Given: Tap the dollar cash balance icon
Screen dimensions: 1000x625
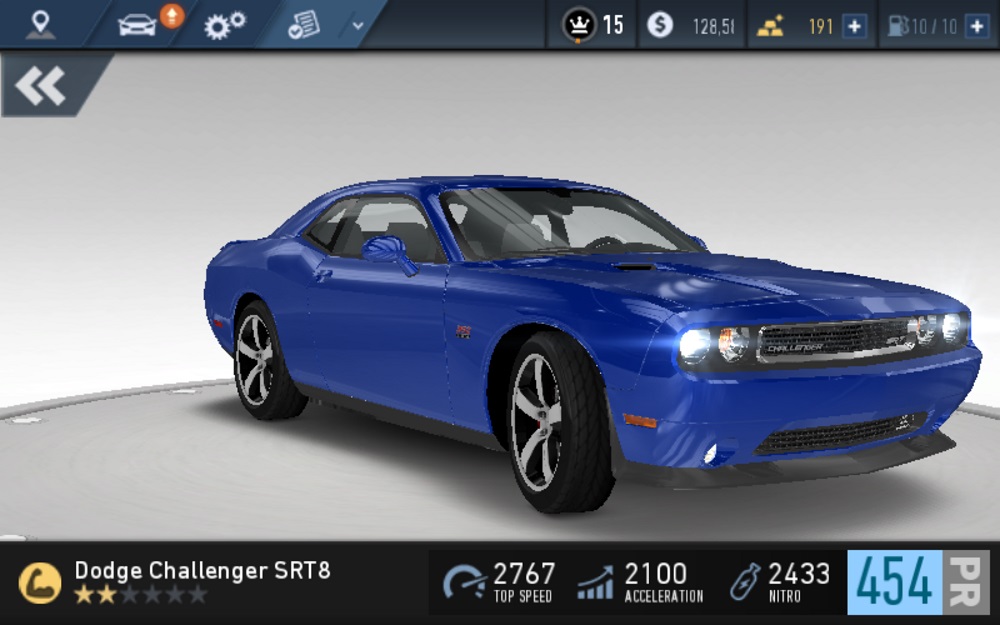Looking at the screenshot, I should pyautogui.click(x=660, y=25).
